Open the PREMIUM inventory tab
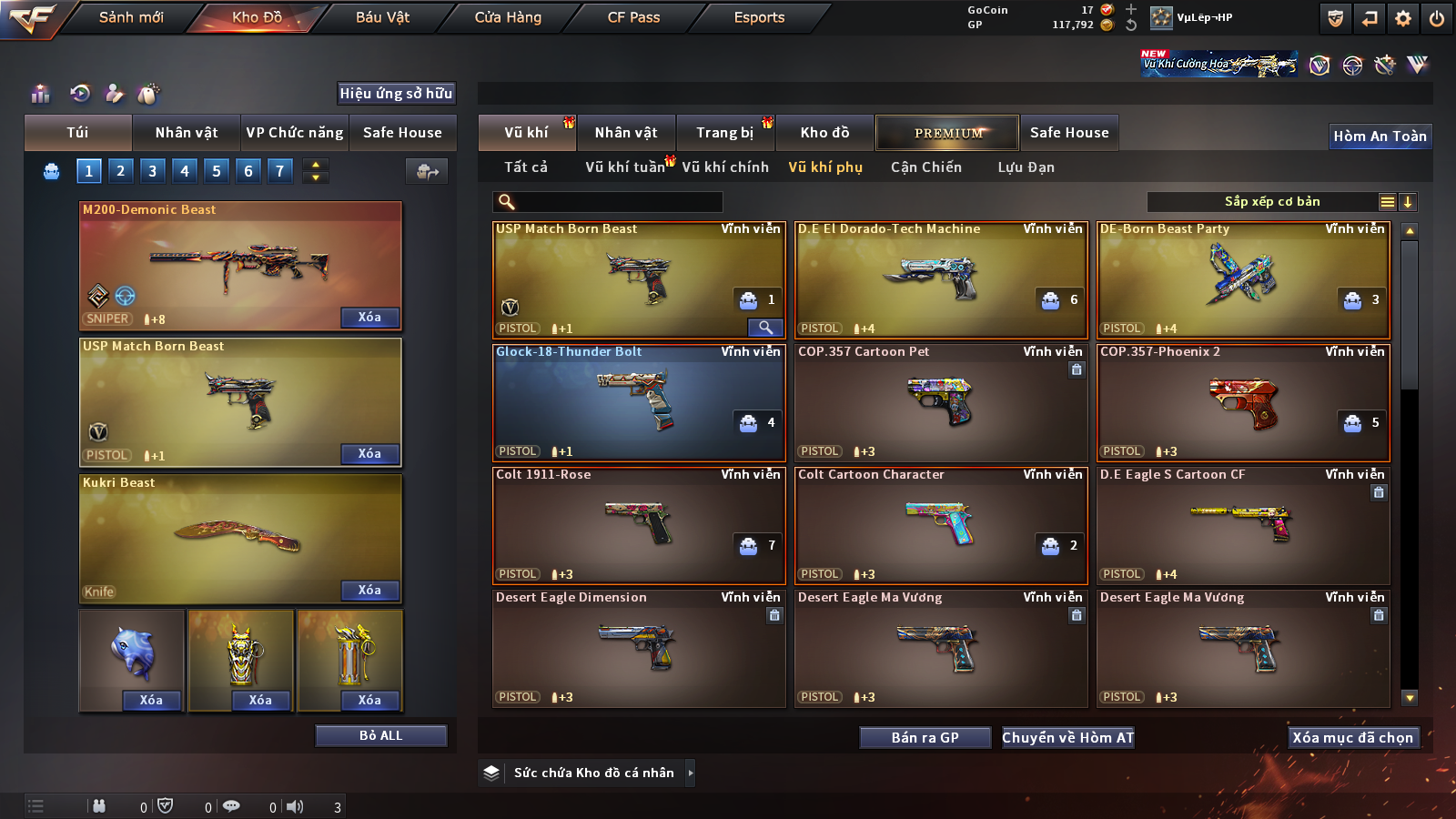This screenshot has width=1456, height=819. [947, 133]
